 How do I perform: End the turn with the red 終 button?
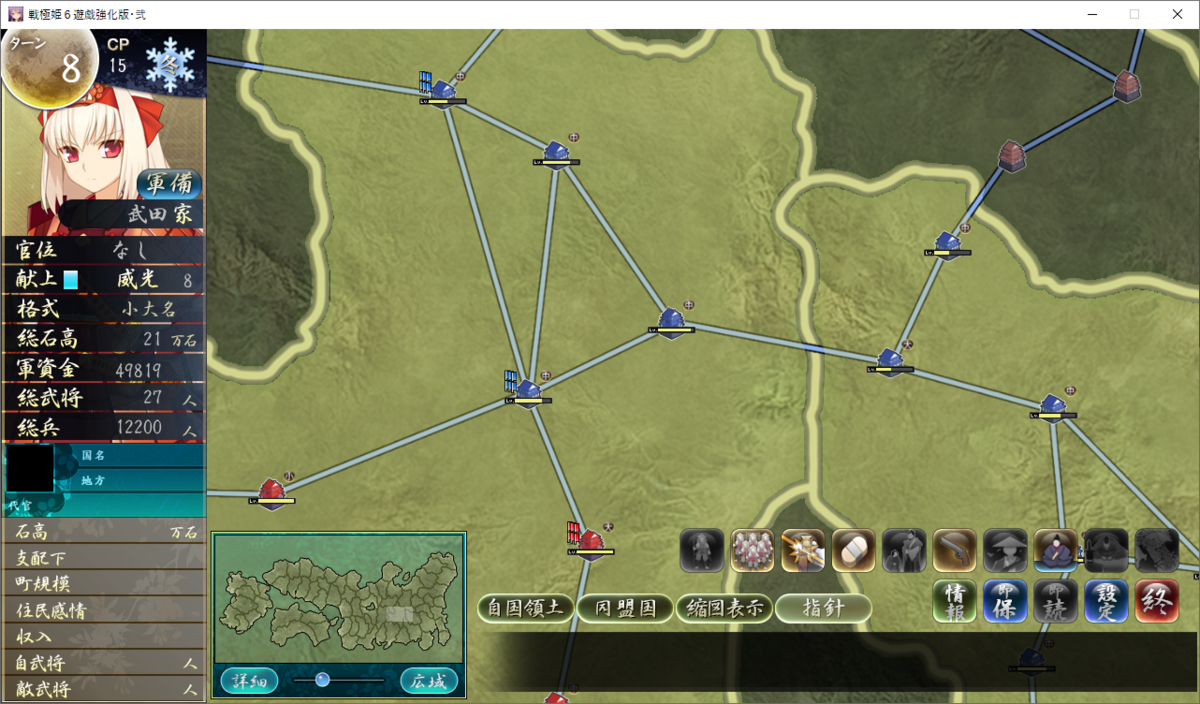[x=1157, y=601]
